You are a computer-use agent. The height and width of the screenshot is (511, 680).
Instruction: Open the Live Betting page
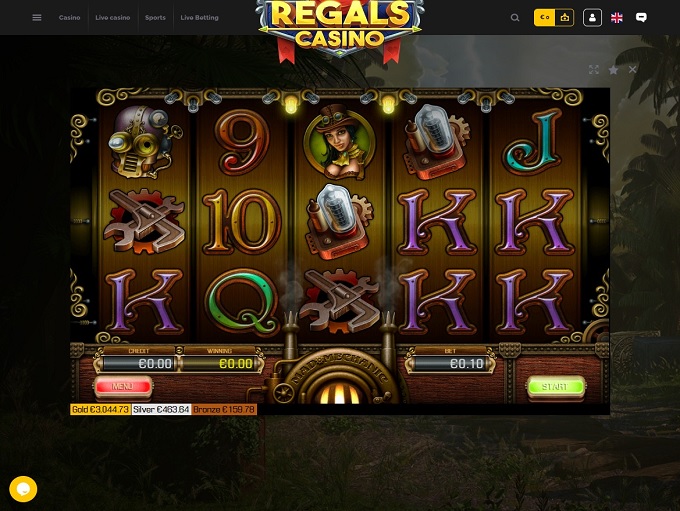click(x=199, y=18)
